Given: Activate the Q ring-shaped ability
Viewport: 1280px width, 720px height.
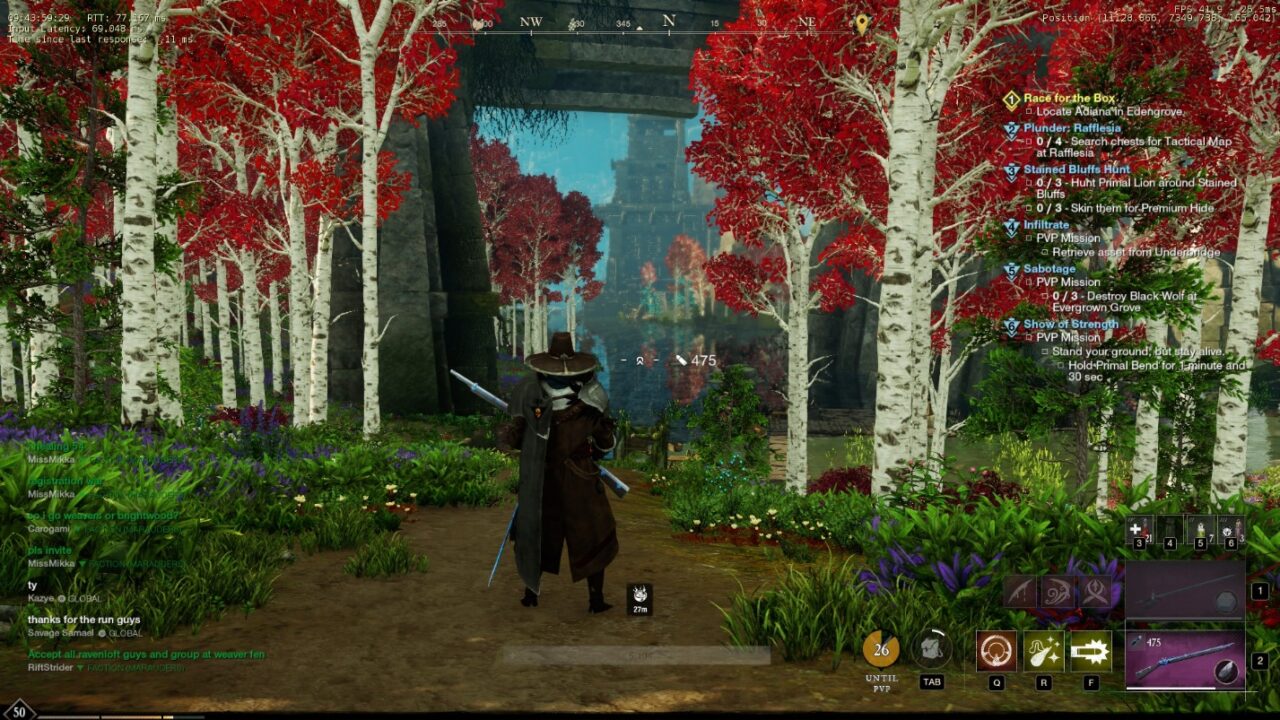Looking at the screenshot, I should tap(996, 651).
